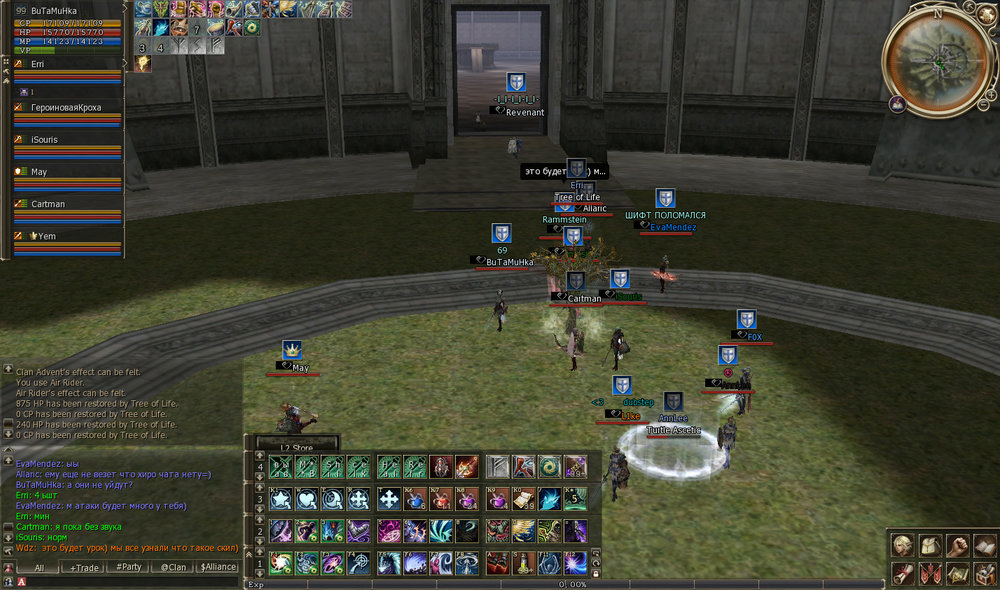Toggle the hotbar lock button
The width and height of the screenshot is (1000, 590).
(x=597, y=573)
